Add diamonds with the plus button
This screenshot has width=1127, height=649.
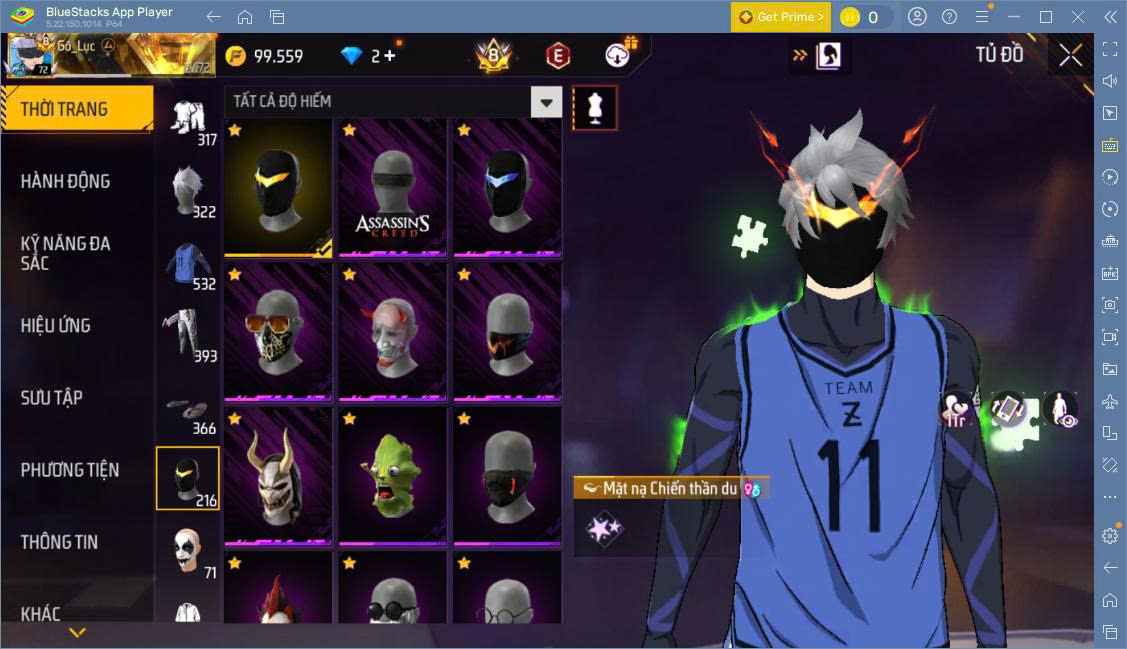coord(389,56)
